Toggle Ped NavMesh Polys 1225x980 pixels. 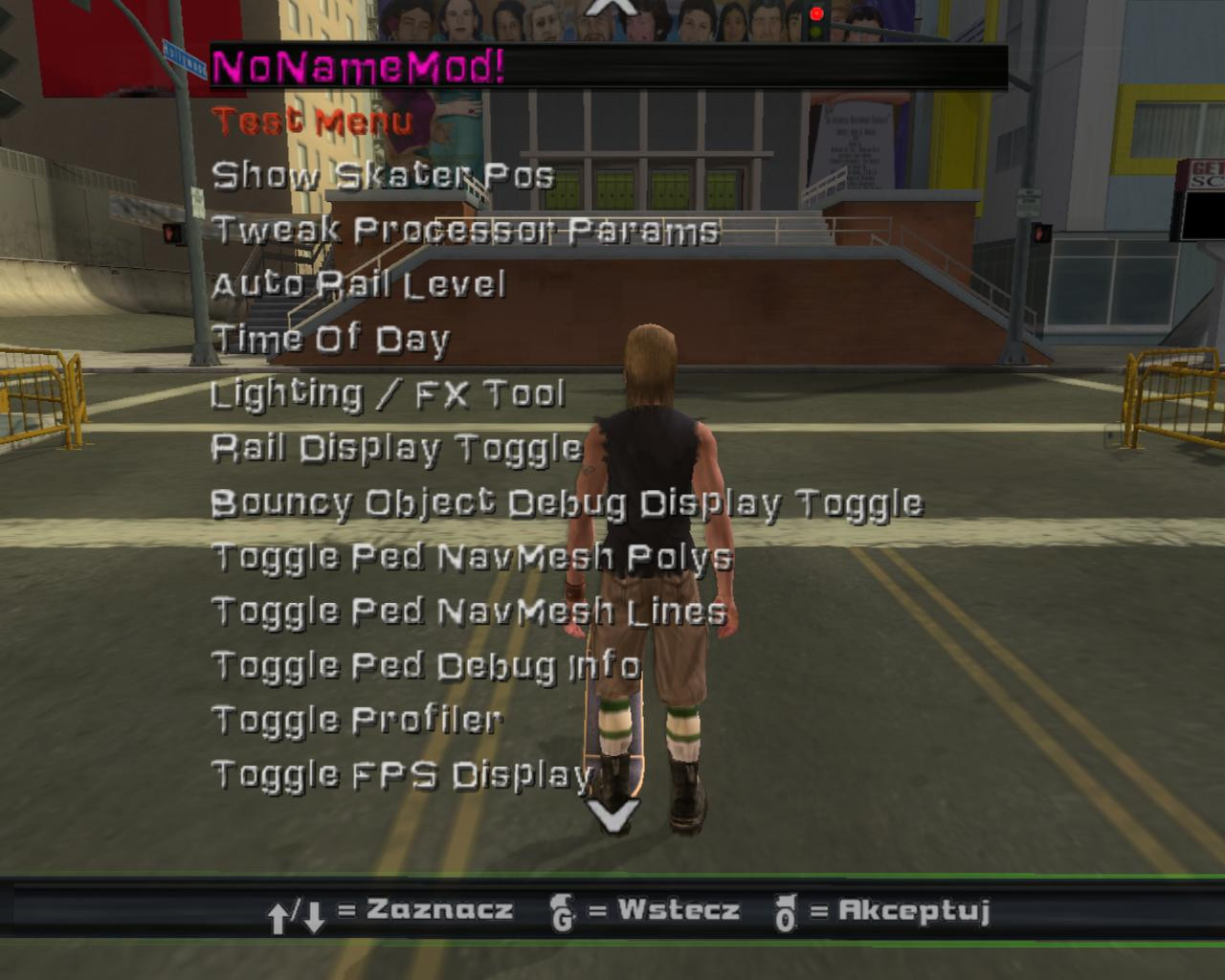coord(471,555)
